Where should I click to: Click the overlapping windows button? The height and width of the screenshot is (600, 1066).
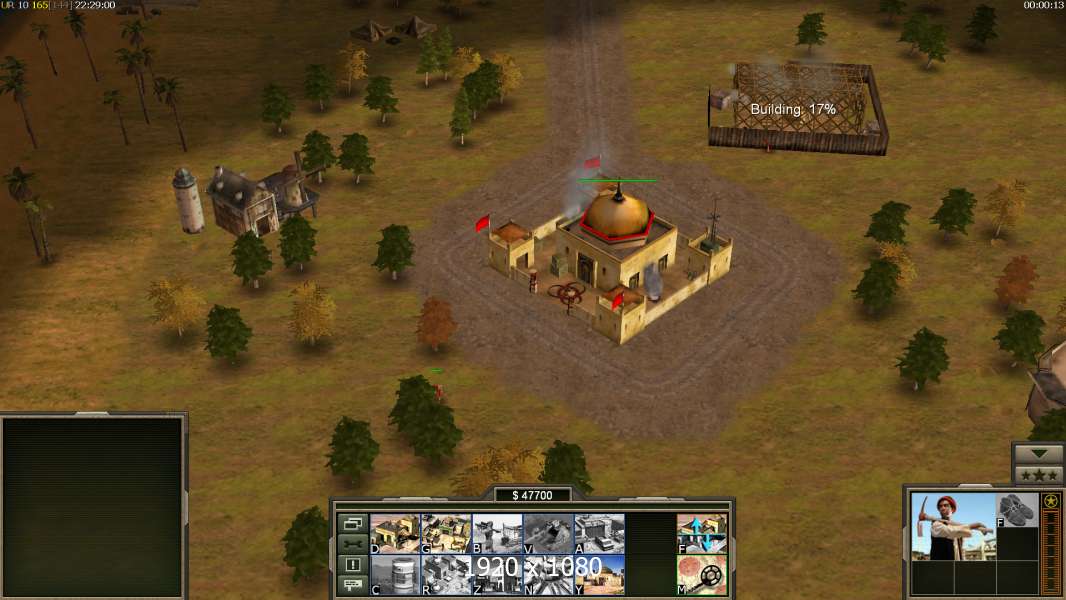352,523
